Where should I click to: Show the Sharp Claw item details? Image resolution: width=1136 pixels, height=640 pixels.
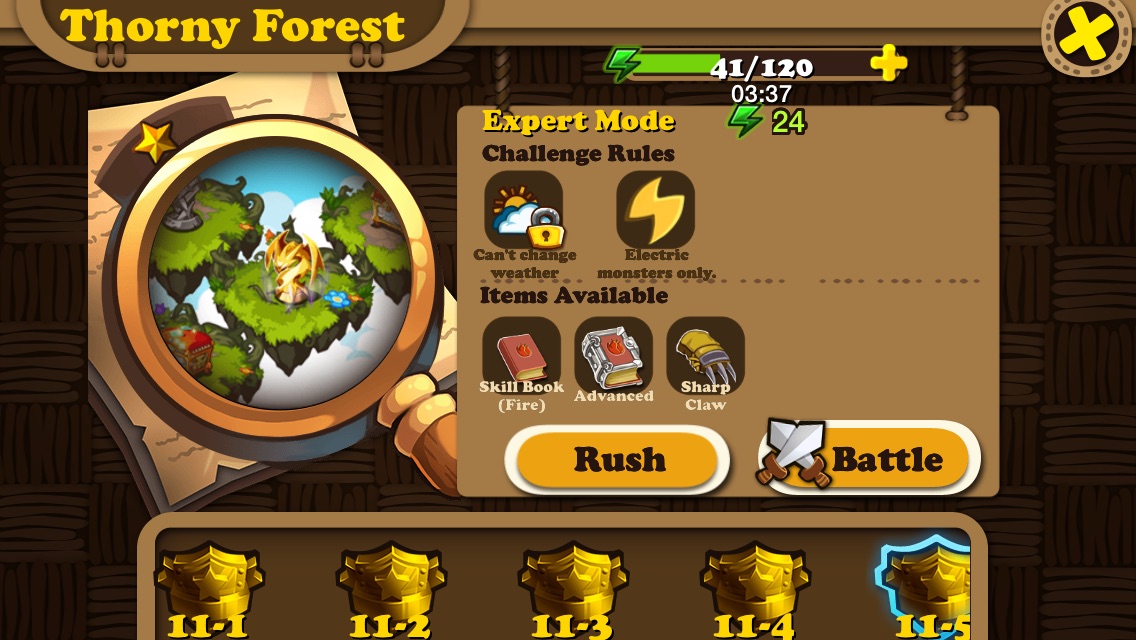pos(705,354)
